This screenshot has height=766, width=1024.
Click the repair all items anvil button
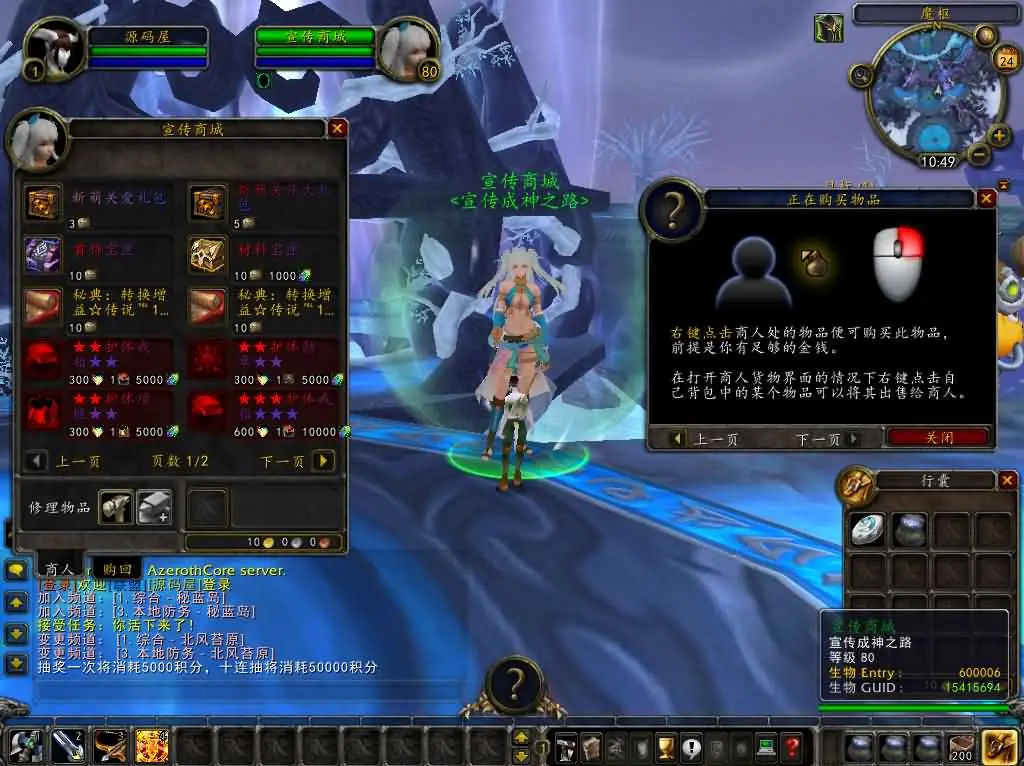point(154,507)
